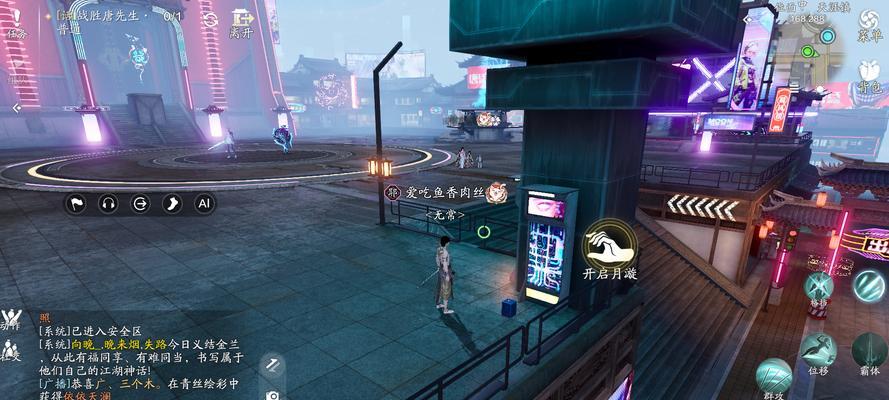Activate the AI button

coord(203,203)
